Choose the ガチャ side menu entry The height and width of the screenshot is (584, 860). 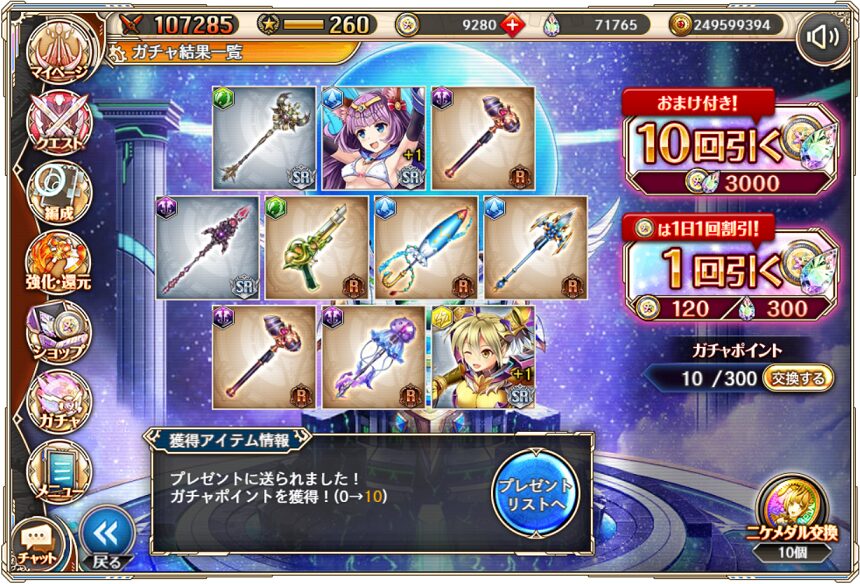(57, 397)
